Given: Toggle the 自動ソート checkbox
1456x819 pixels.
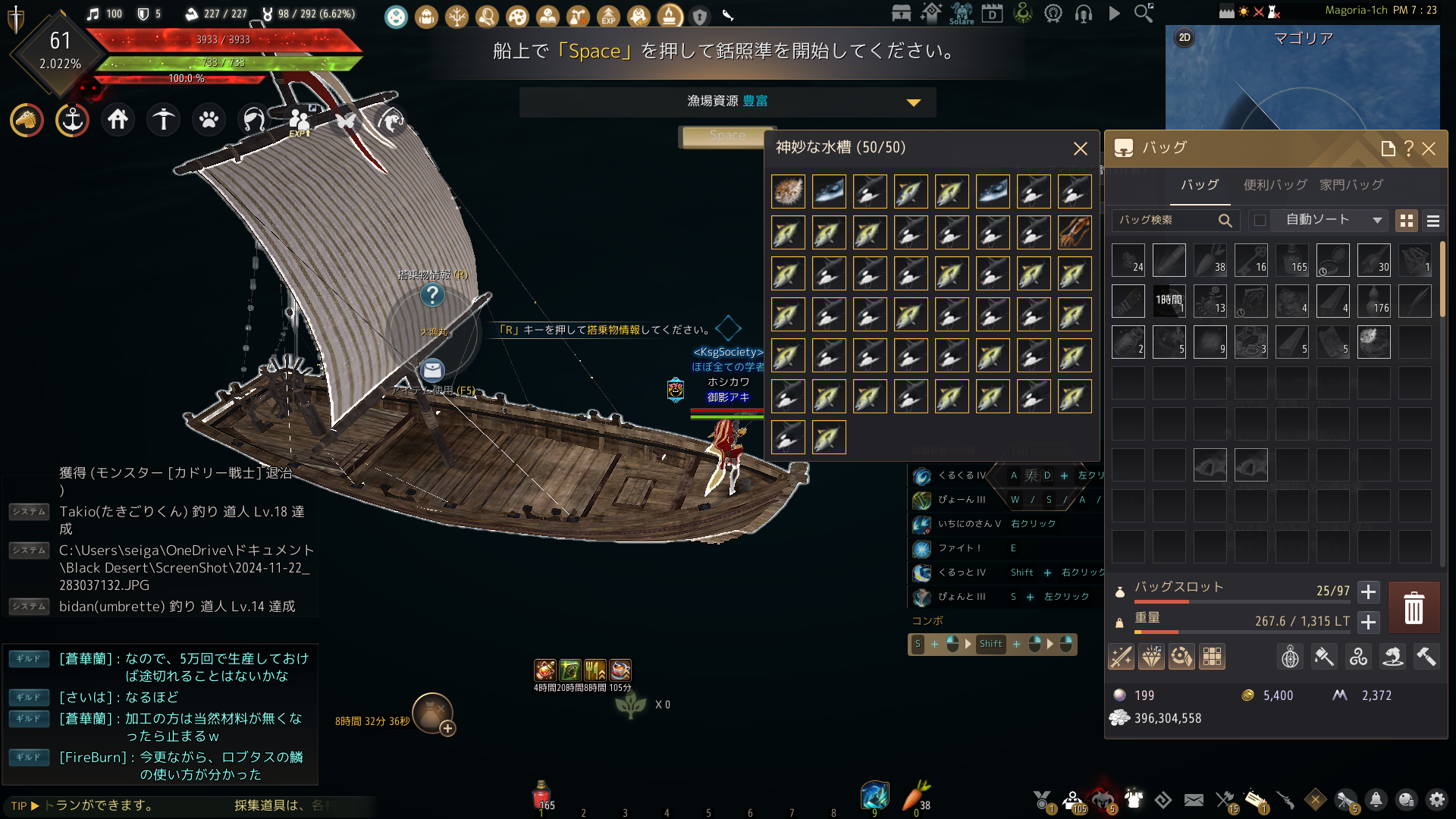Looking at the screenshot, I should pyautogui.click(x=1260, y=220).
